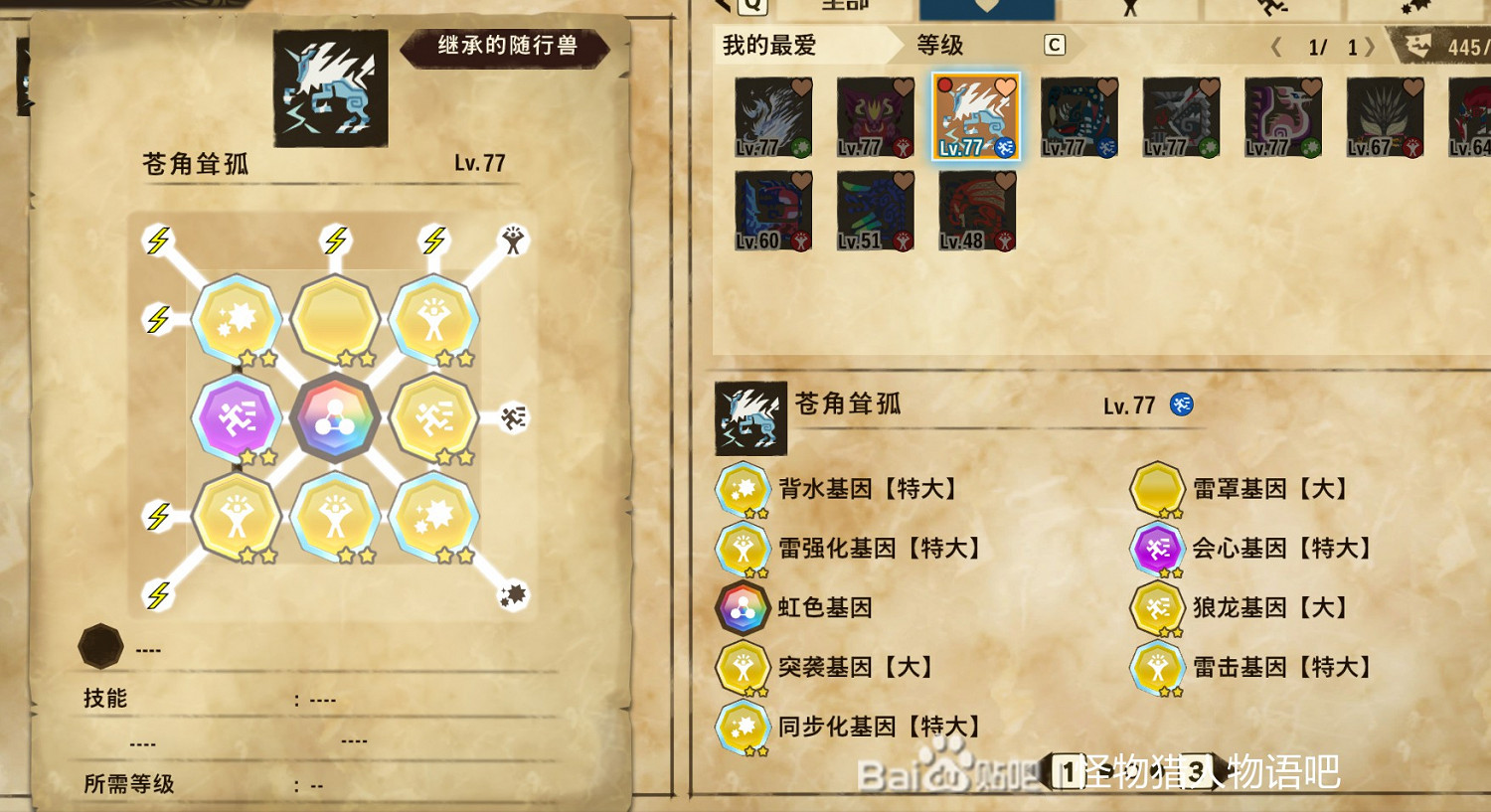Open the 等级 sorting selector
This screenshot has width=1491, height=812.
pos(939,46)
